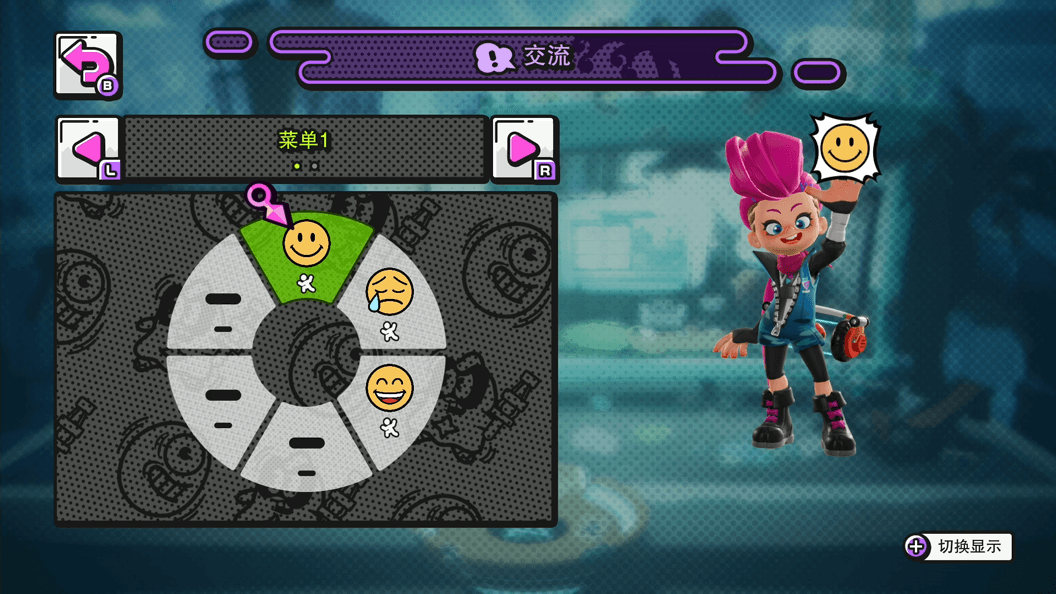Go to the previous menu page arrow
The height and width of the screenshot is (594, 1056).
(88, 149)
